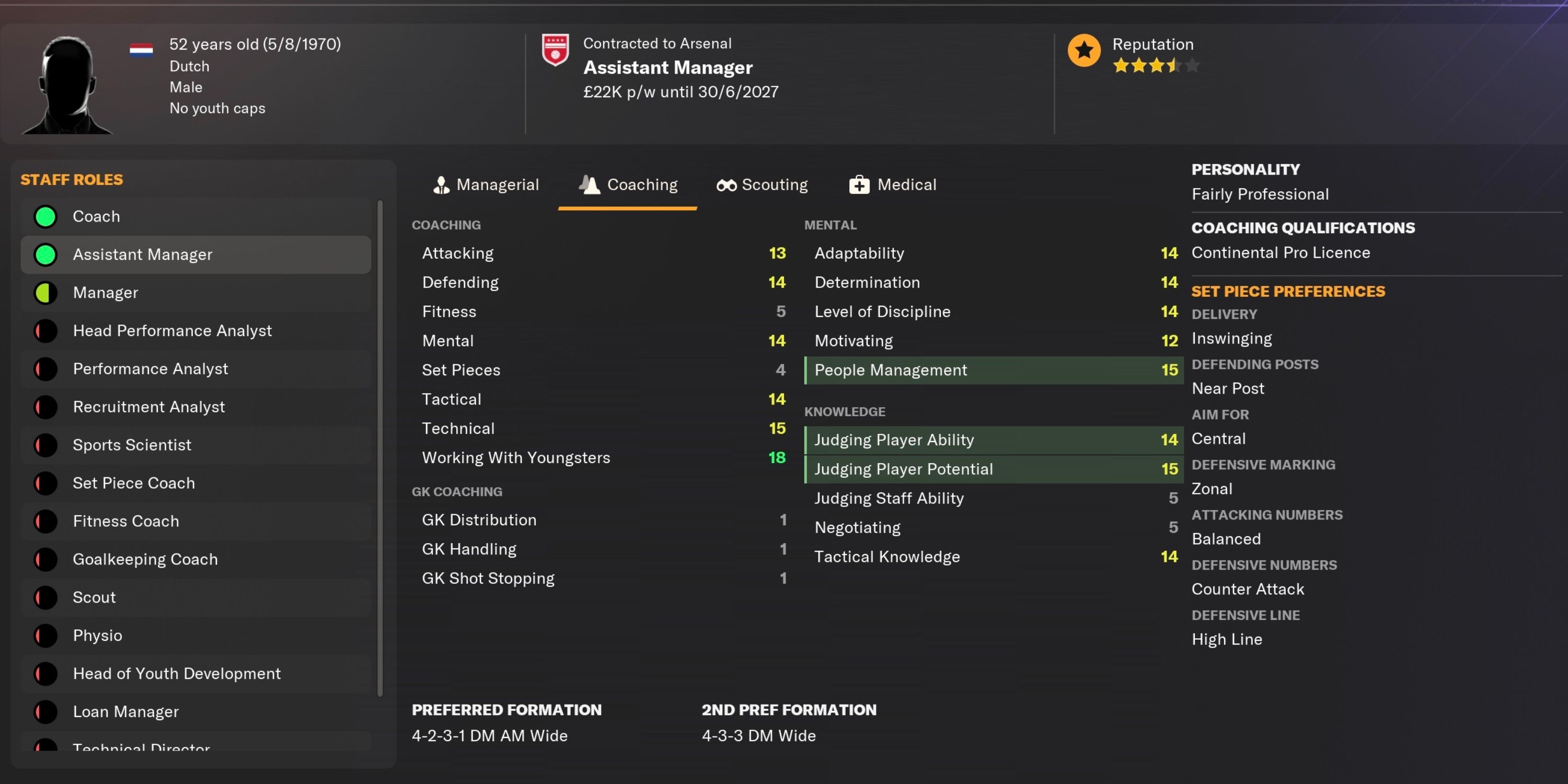Screen dimensions: 1568x784
Task: Click the staff member's portrait silhouette
Action: point(67,84)
